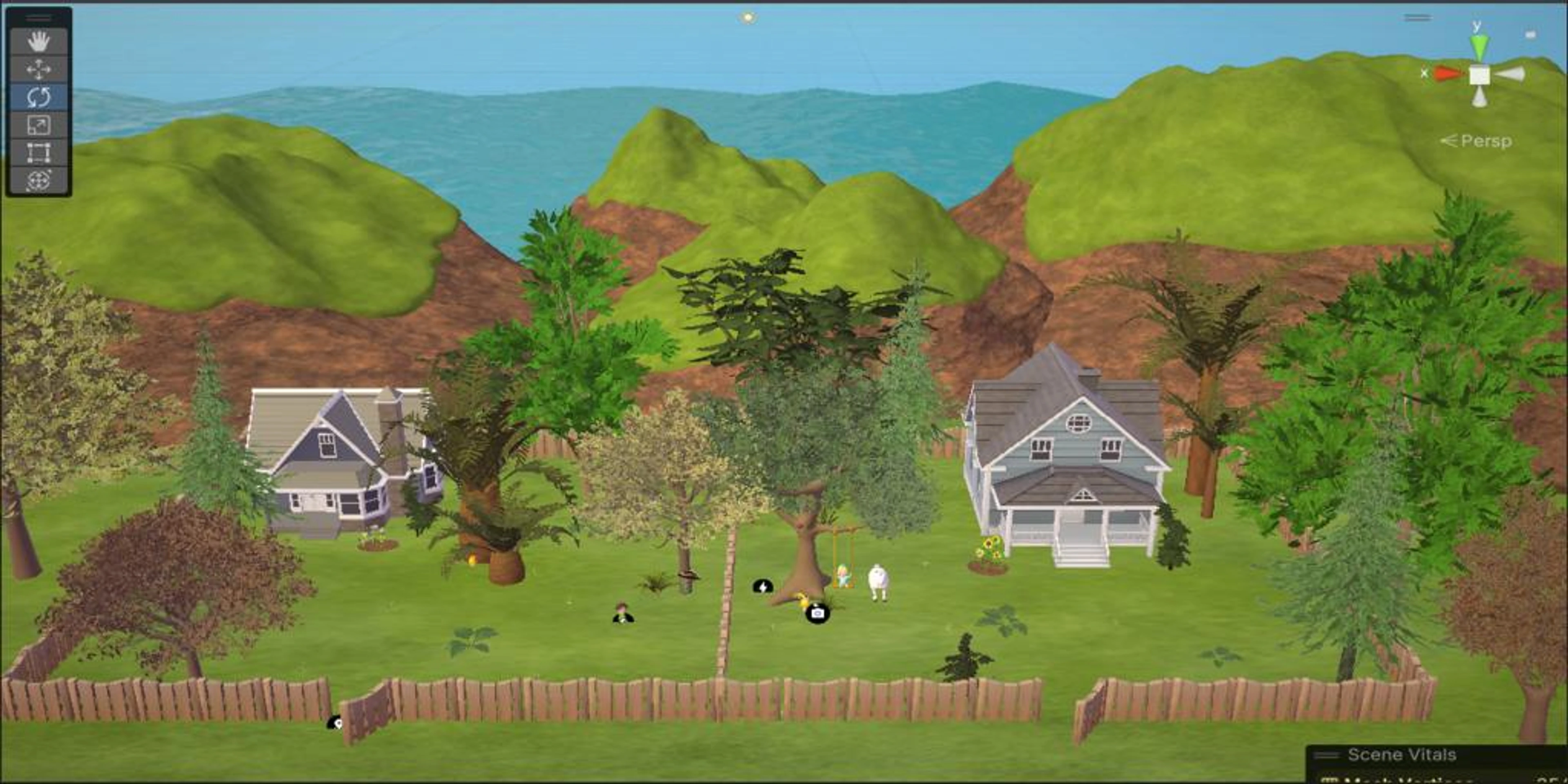Select the hand view tool
The height and width of the screenshot is (784, 1568).
(x=38, y=41)
